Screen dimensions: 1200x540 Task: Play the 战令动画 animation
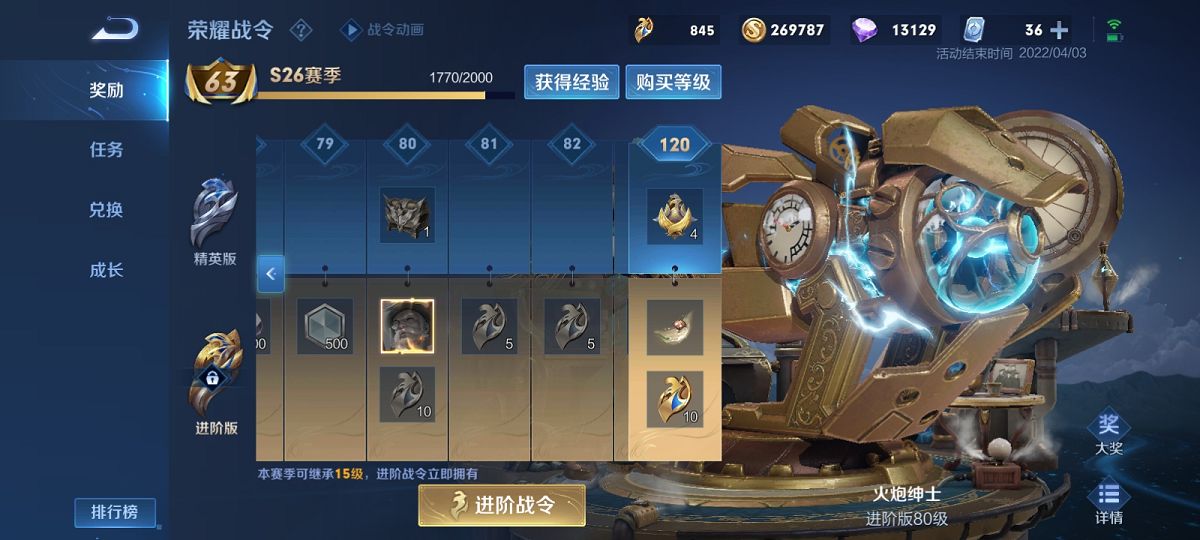point(384,30)
